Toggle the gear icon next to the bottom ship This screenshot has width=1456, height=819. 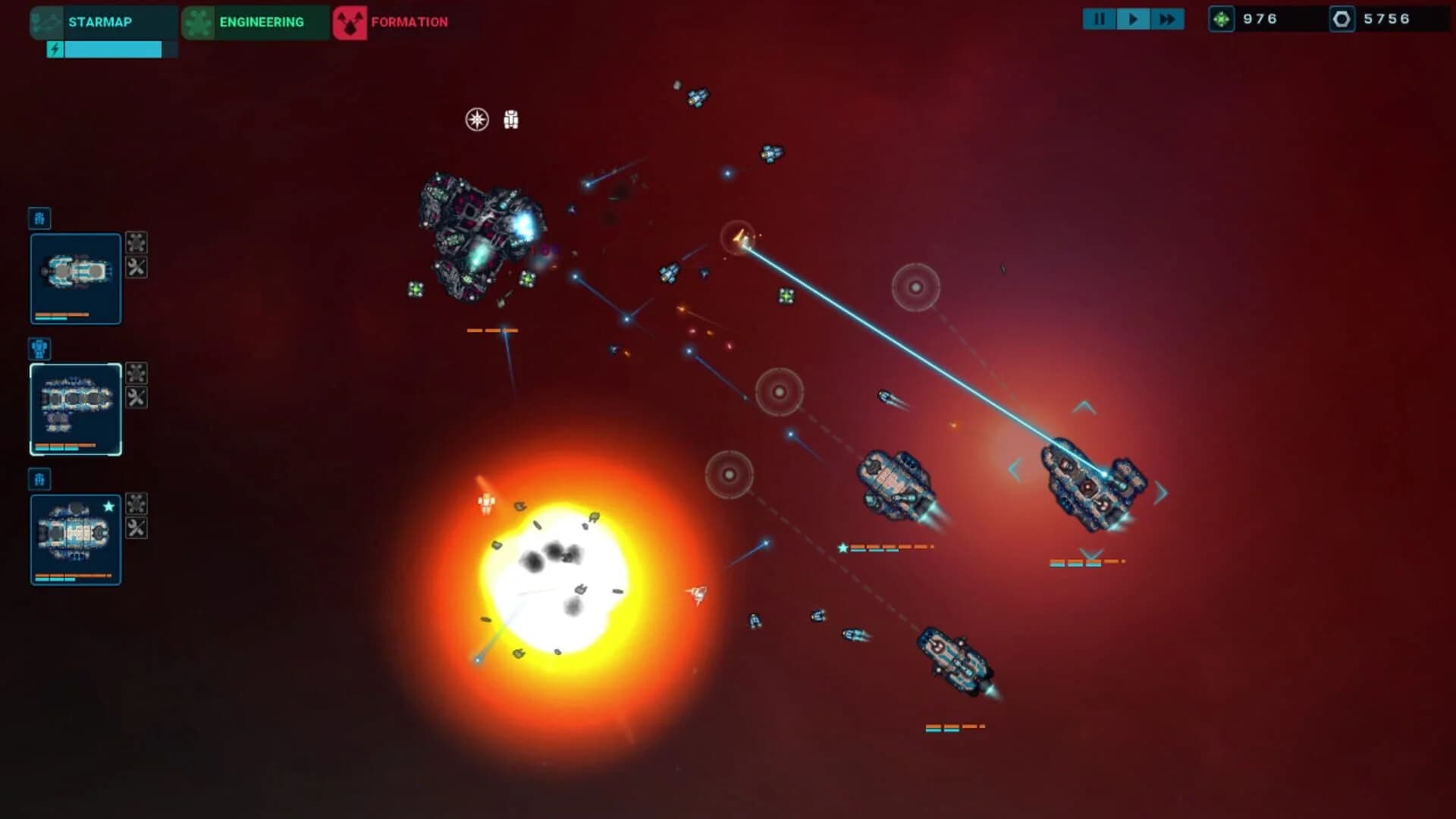[136, 501]
